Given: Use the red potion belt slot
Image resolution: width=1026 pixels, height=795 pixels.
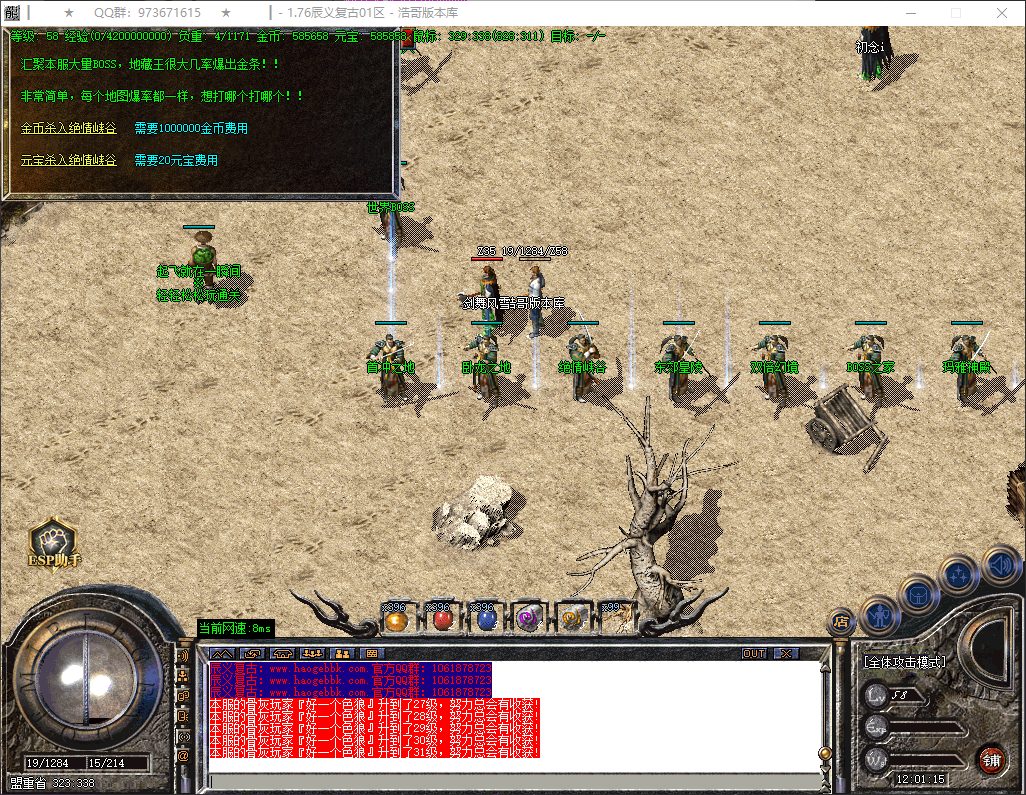Looking at the screenshot, I should click(439, 620).
